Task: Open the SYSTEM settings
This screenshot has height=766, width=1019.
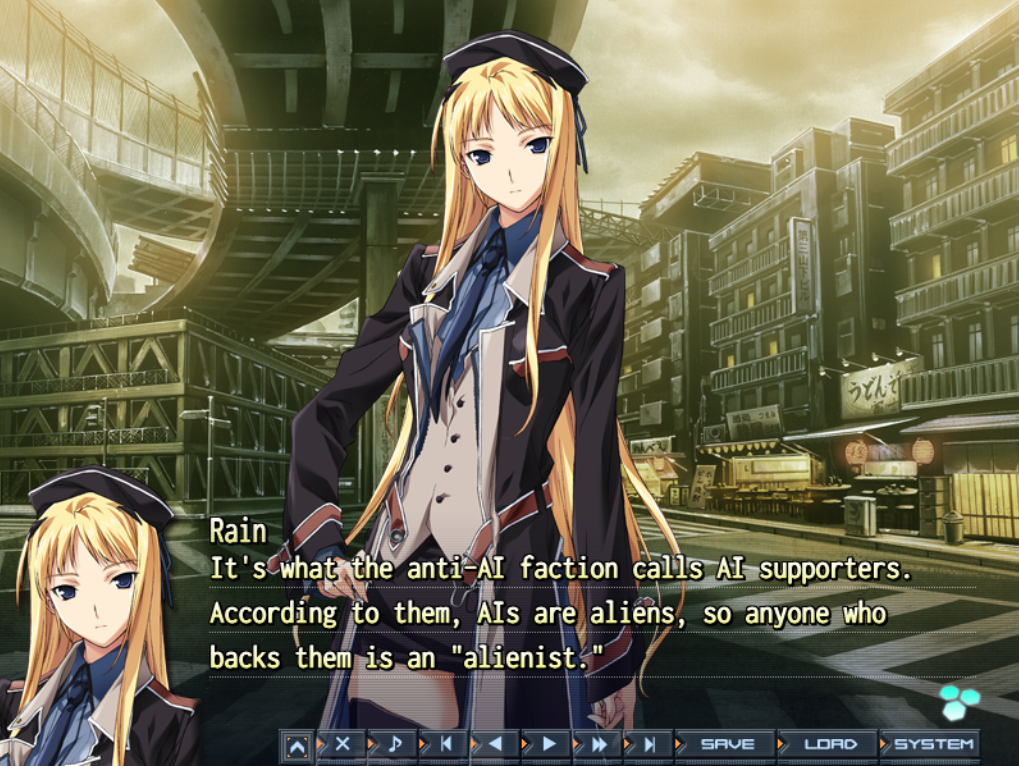Action: (933, 744)
